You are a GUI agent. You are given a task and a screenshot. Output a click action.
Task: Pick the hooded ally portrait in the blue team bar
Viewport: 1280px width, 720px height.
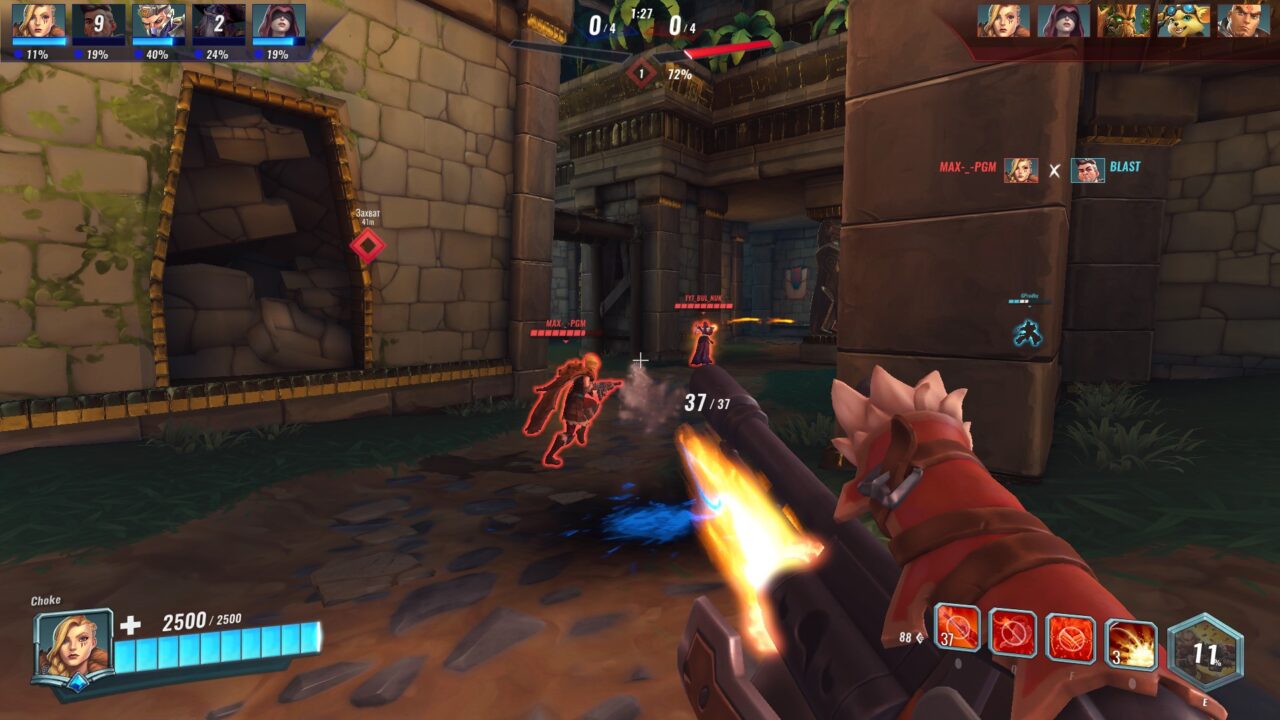(278, 22)
